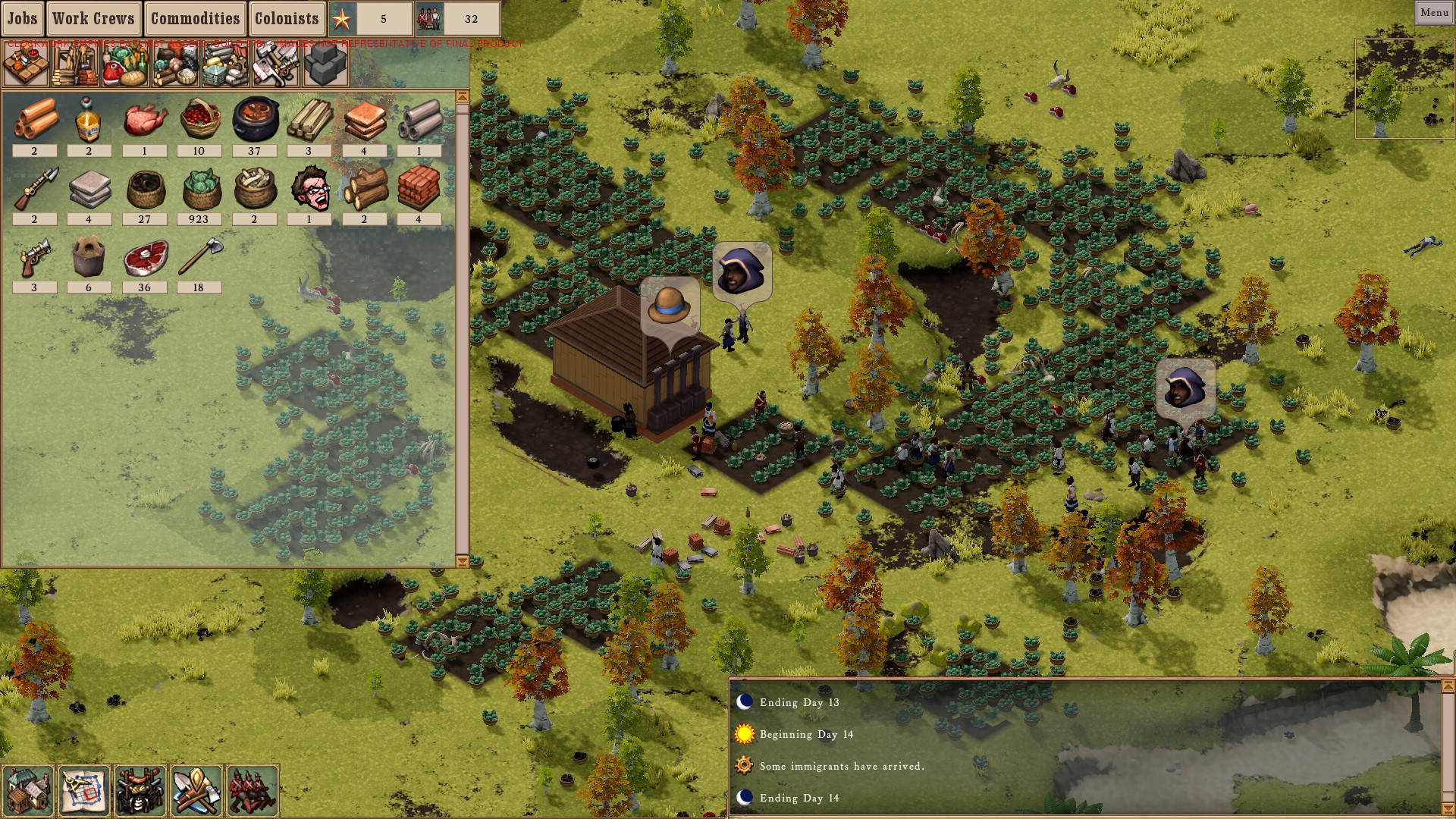
Task: Open the Colonists list
Action: coord(287,18)
